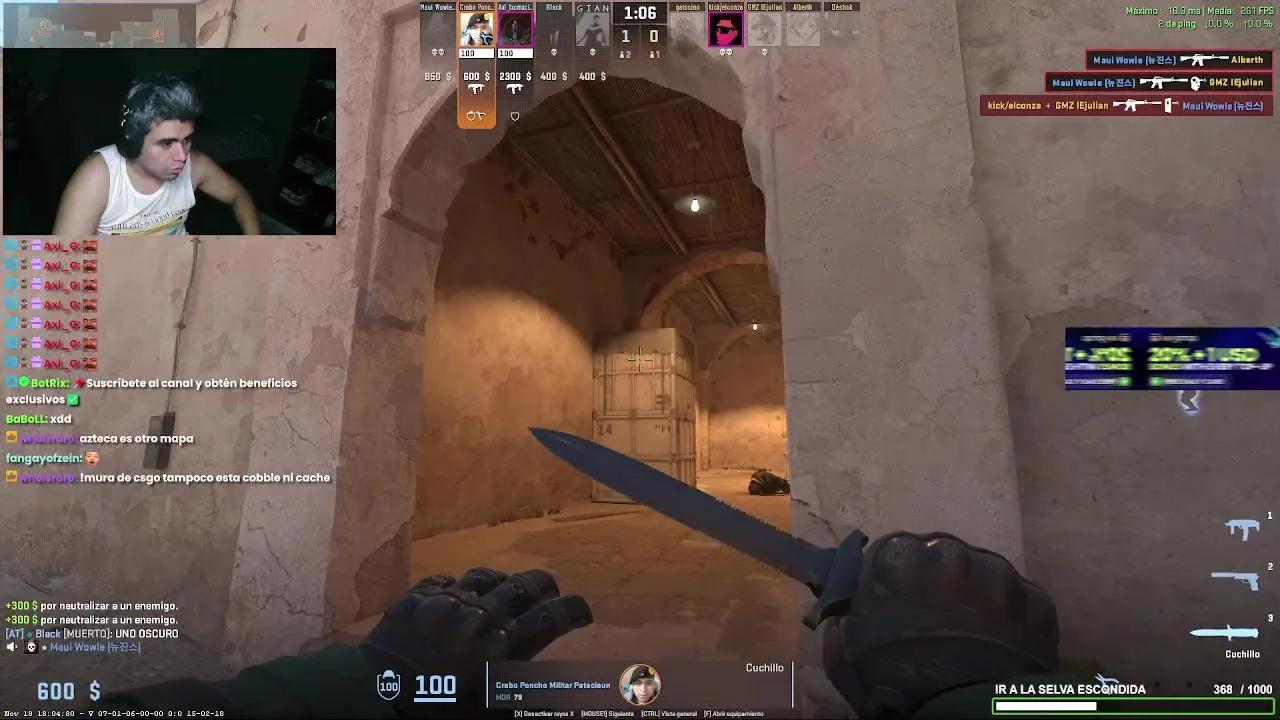Click the streamer webcam overlay
The height and width of the screenshot is (720, 1280).
[x=170, y=140]
